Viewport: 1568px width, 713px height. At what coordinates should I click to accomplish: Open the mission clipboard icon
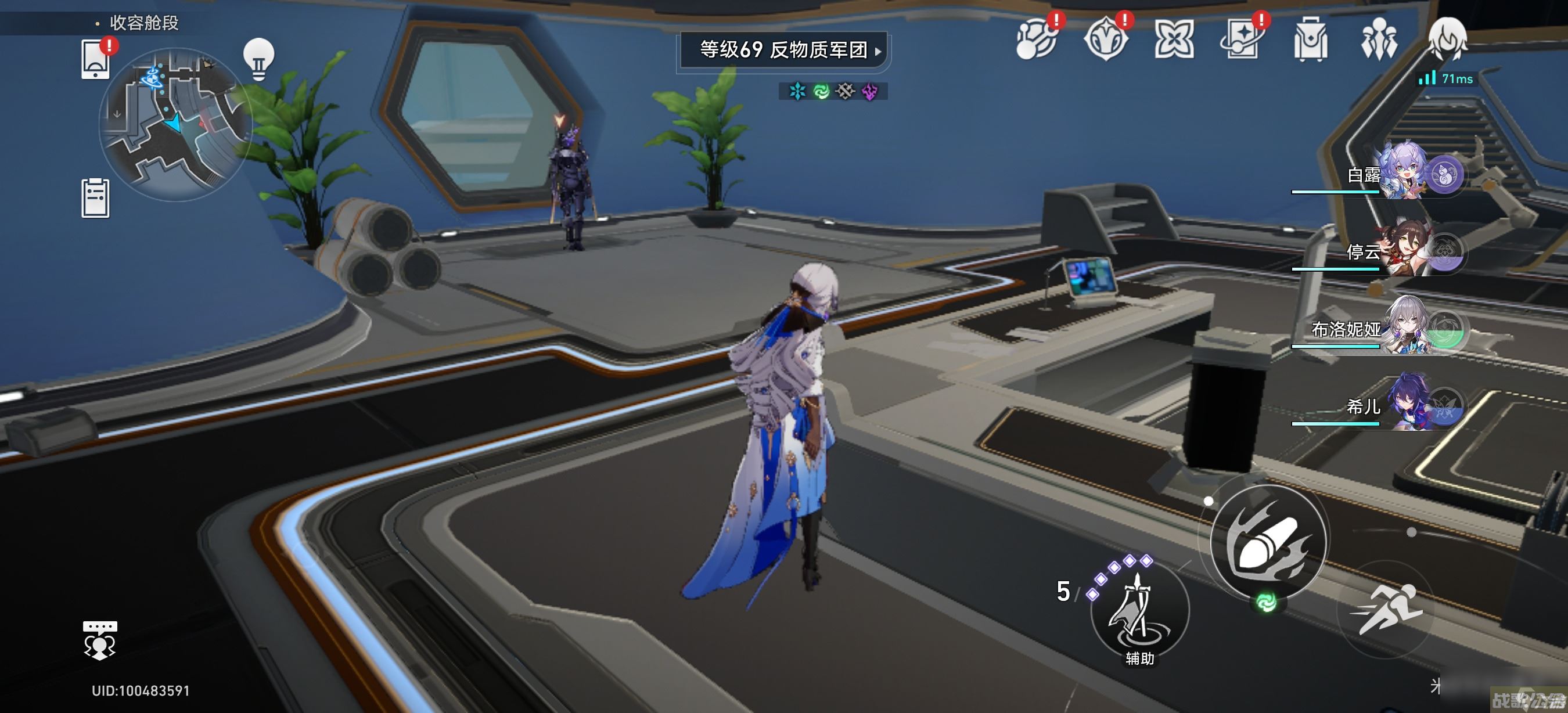96,199
